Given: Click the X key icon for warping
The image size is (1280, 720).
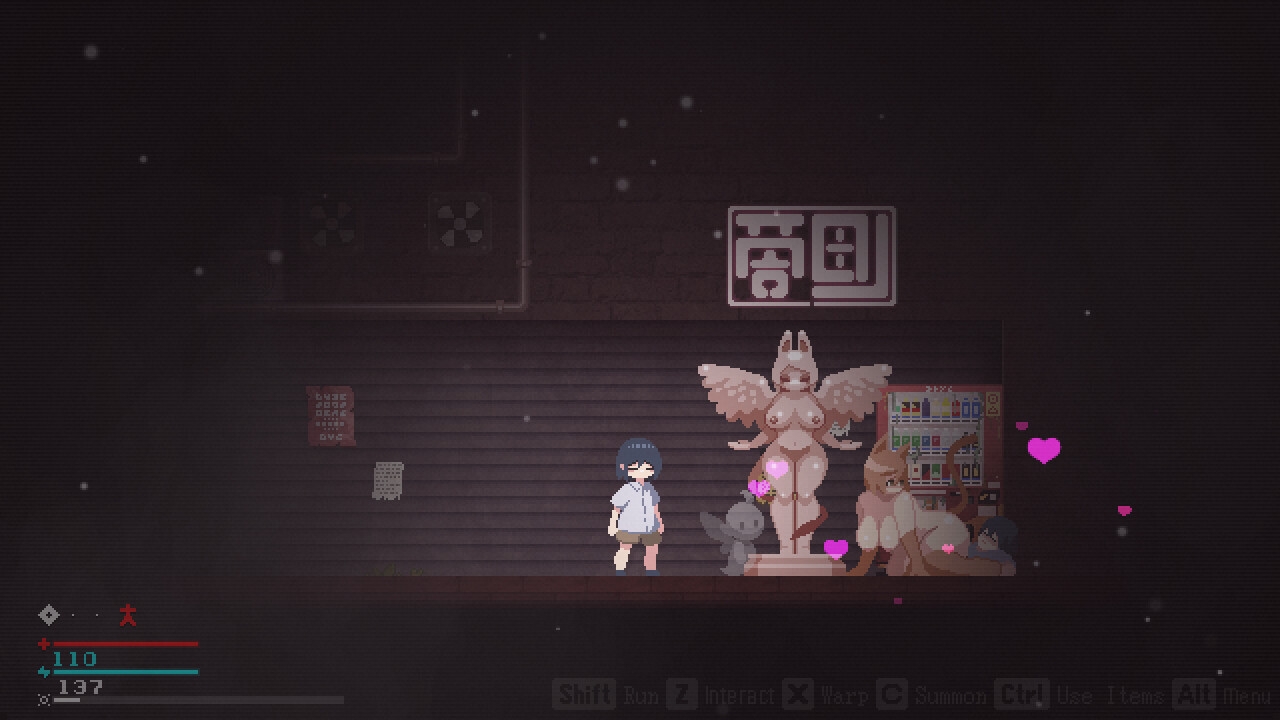Looking at the screenshot, I should coord(798,694).
